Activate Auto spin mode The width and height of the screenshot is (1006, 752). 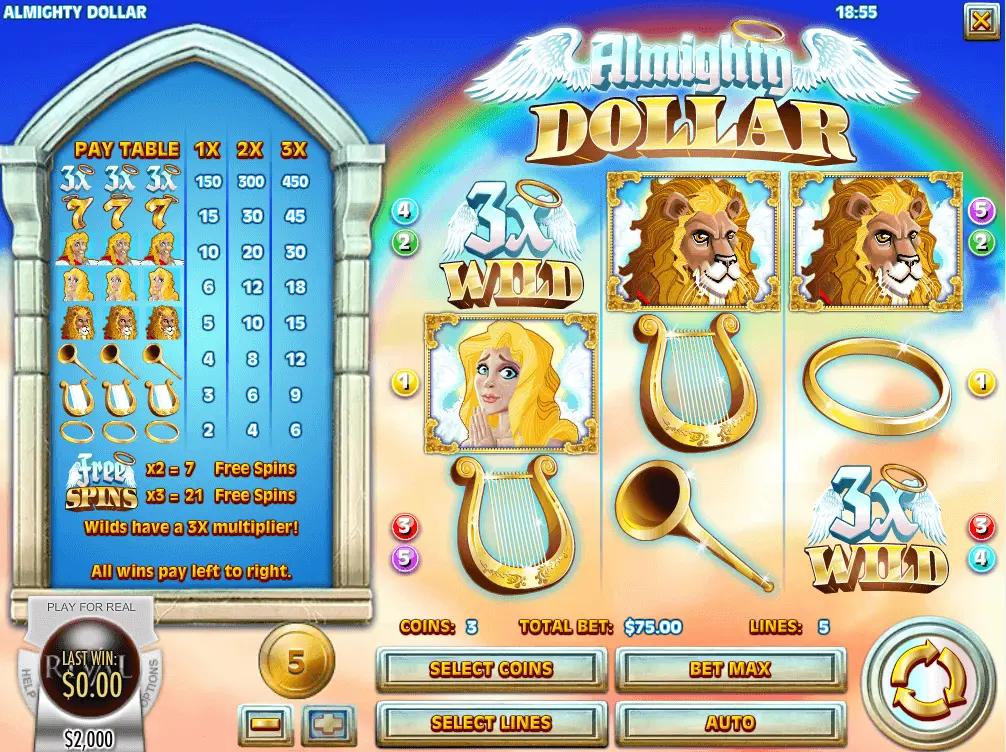point(731,722)
